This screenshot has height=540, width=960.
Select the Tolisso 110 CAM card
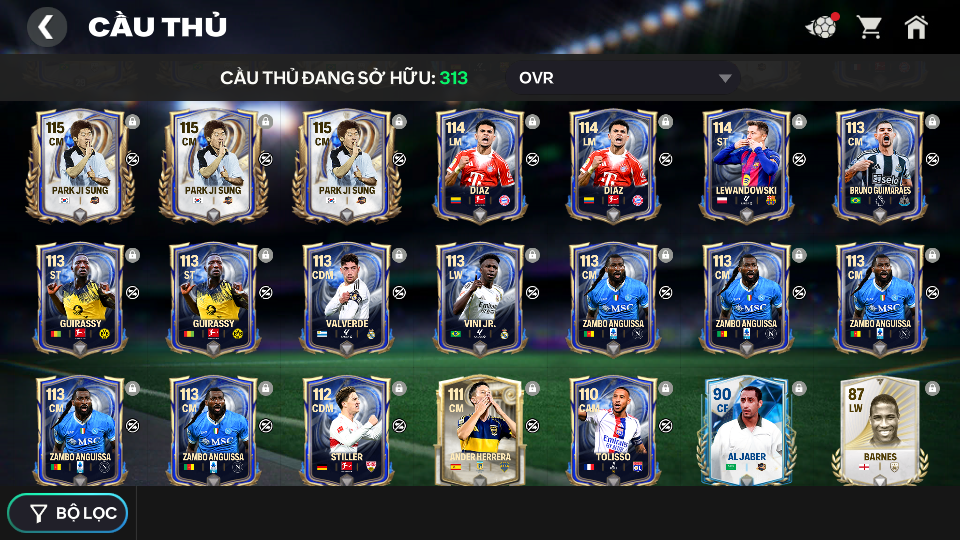click(612, 430)
